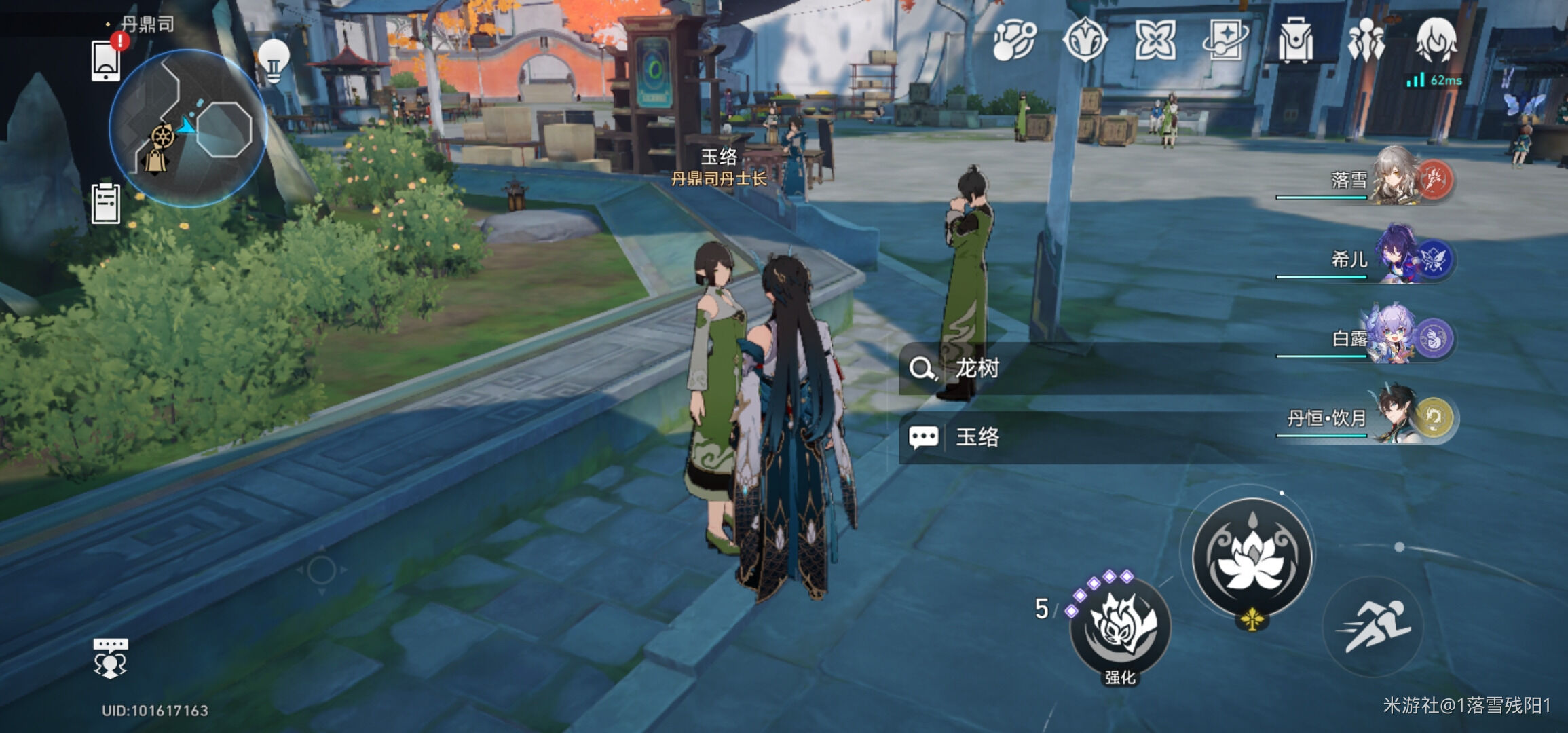The width and height of the screenshot is (1568, 733).
Task: Open the phone menu icon
Action: 106,61
